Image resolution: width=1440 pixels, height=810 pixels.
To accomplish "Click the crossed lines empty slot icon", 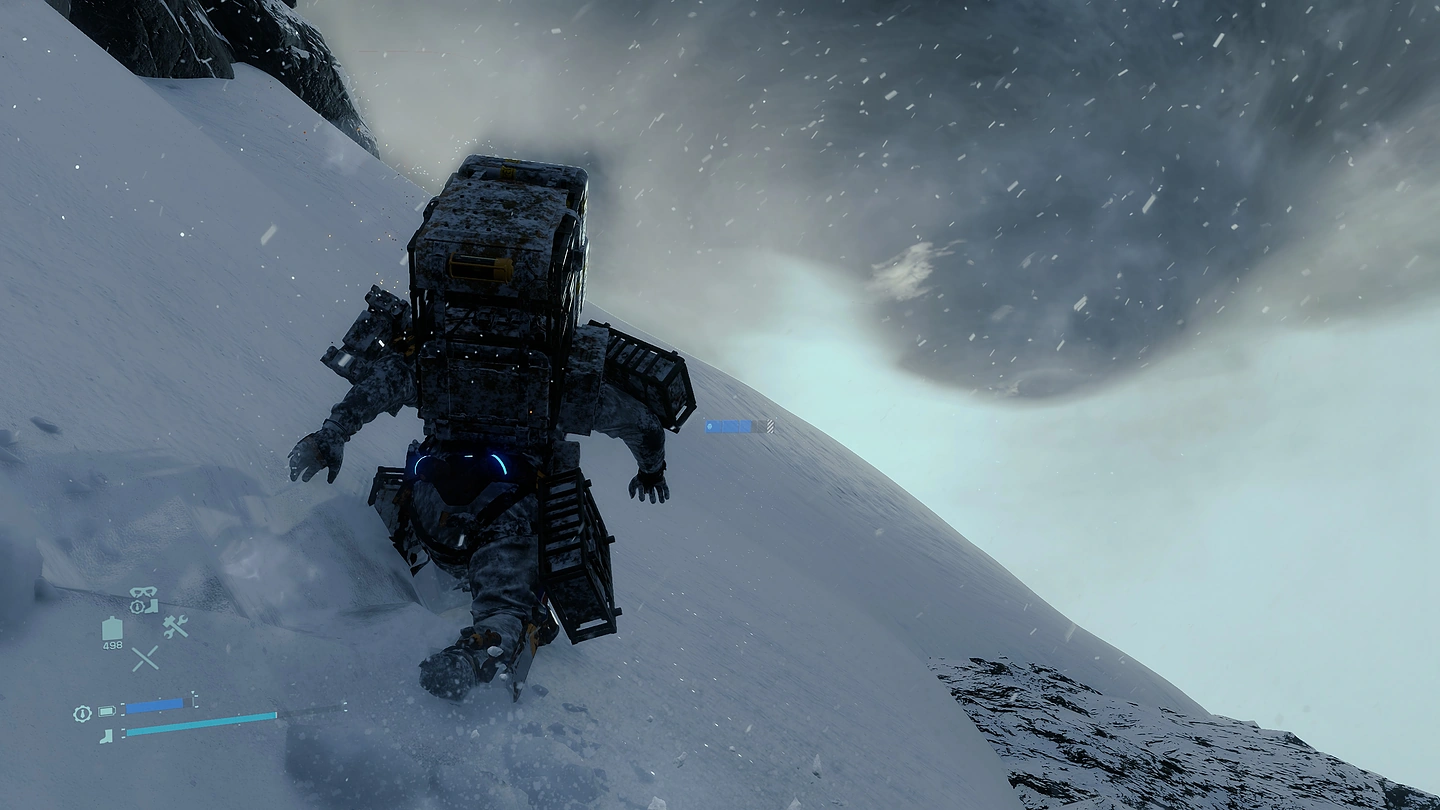I will tap(145, 657).
